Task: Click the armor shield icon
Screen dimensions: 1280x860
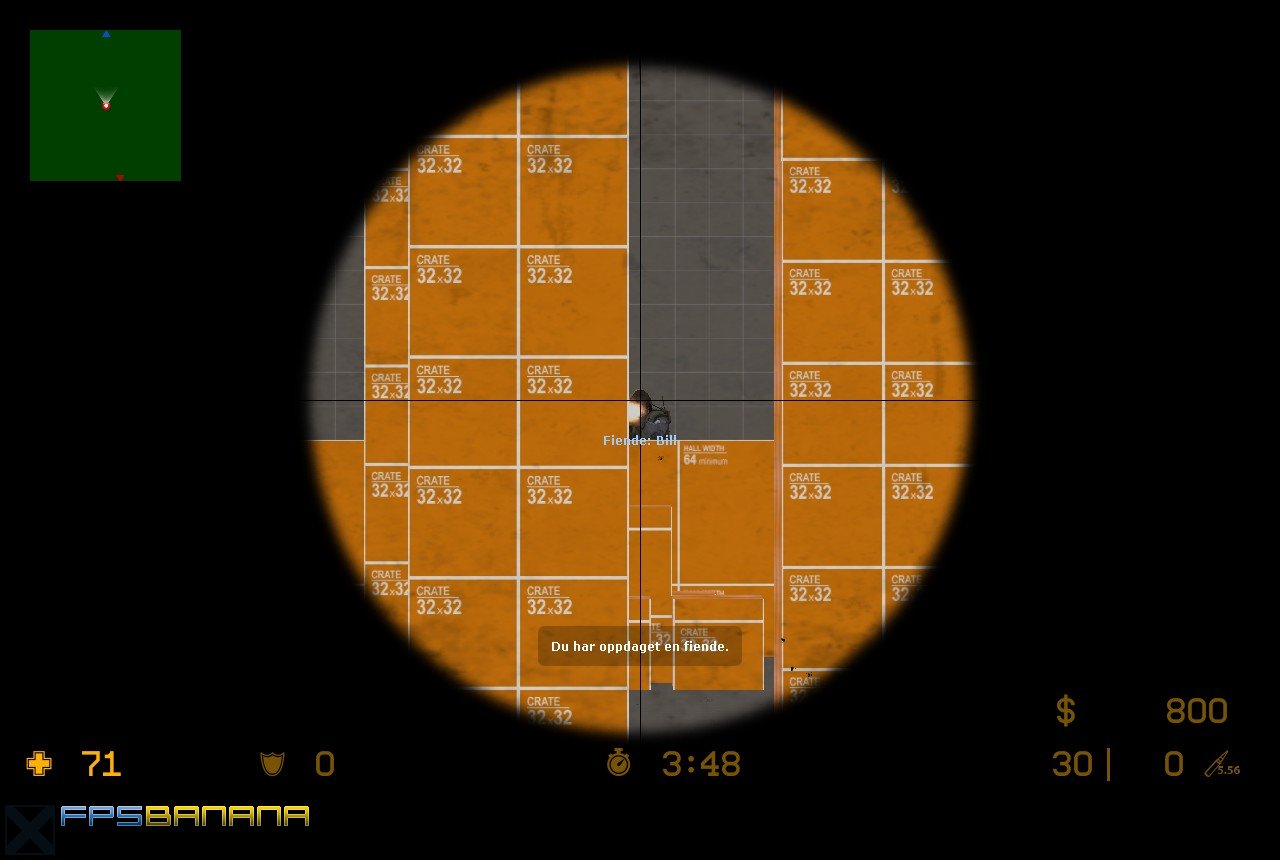Action: click(x=272, y=763)
